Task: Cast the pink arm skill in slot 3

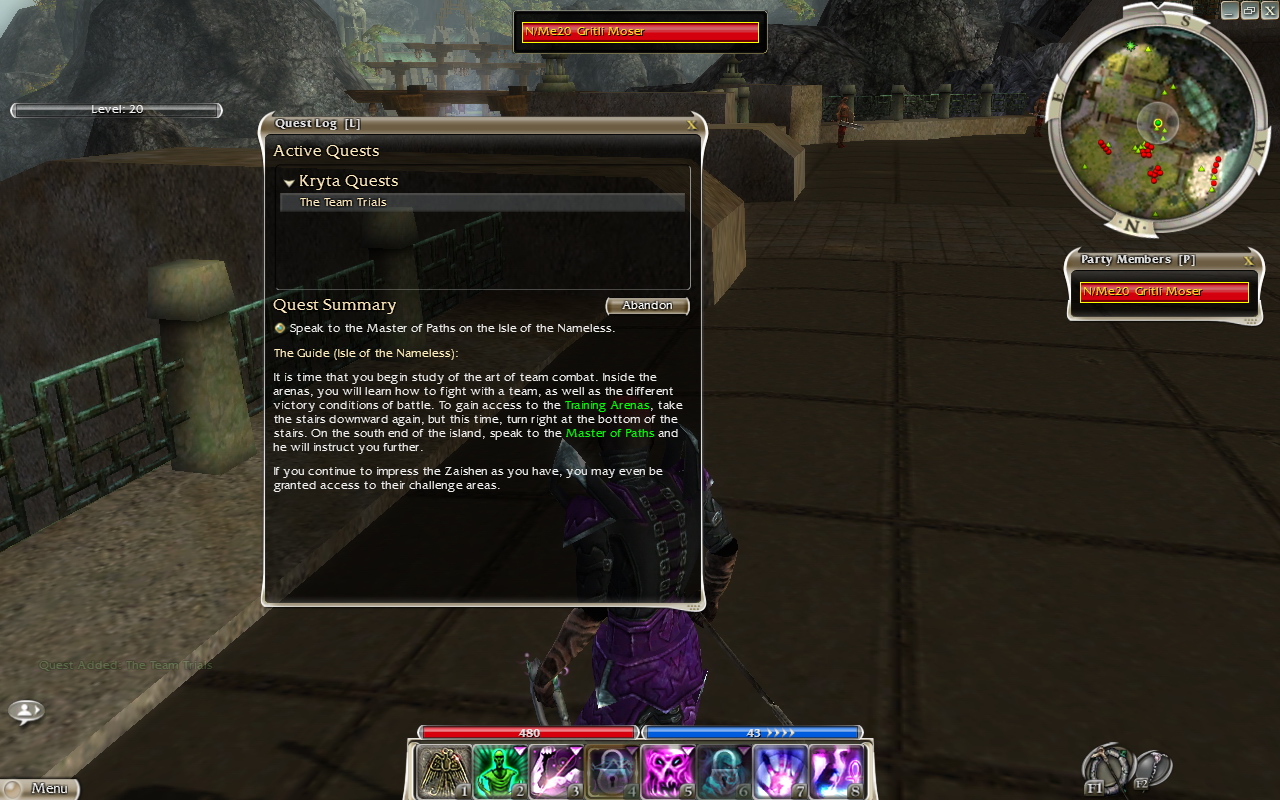Action: point(555,772)
